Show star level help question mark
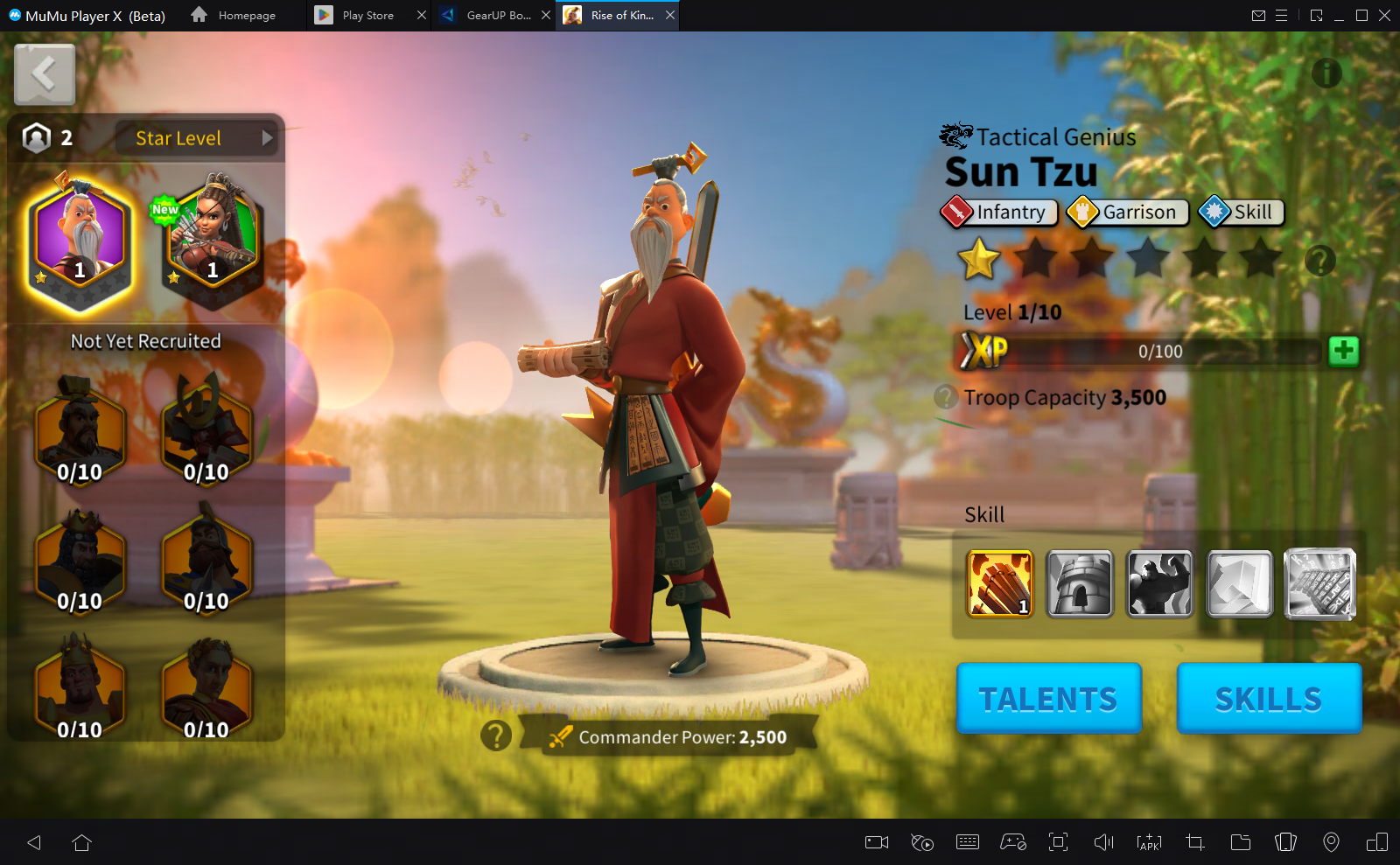This screenshot has height=865, width=1400. point(1319,260)
